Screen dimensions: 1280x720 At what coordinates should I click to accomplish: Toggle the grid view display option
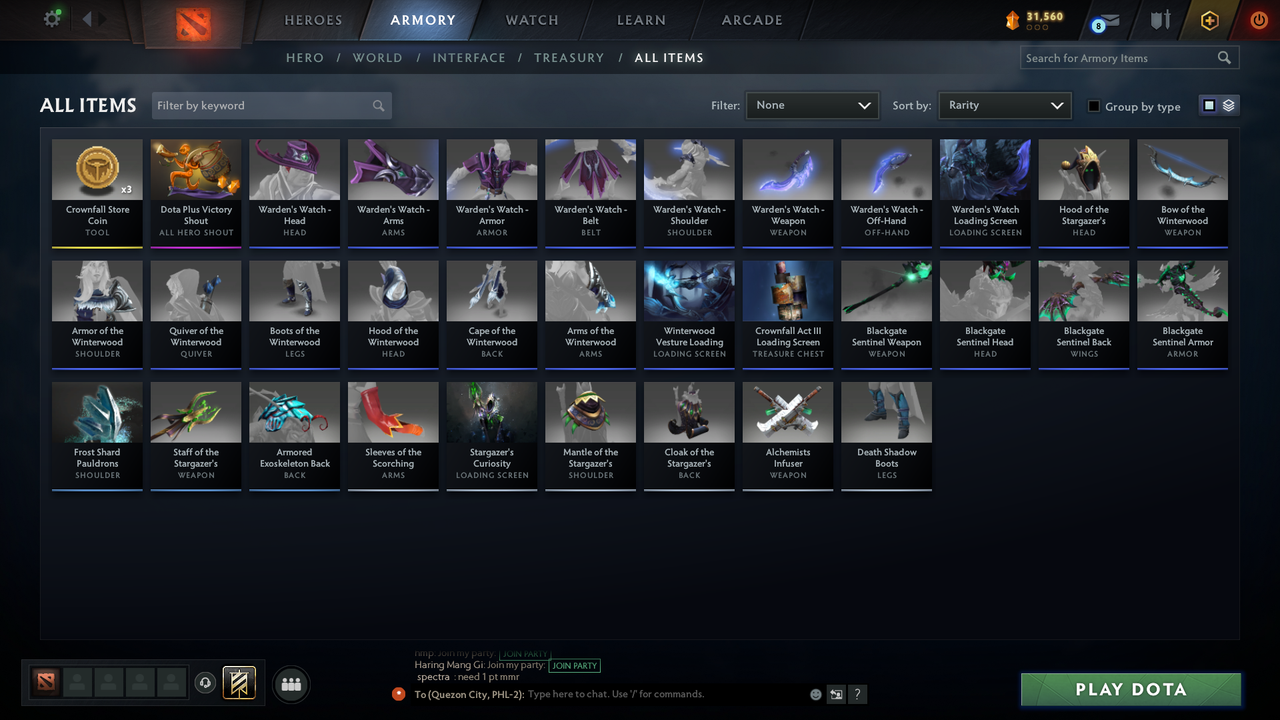[1207, 104]
